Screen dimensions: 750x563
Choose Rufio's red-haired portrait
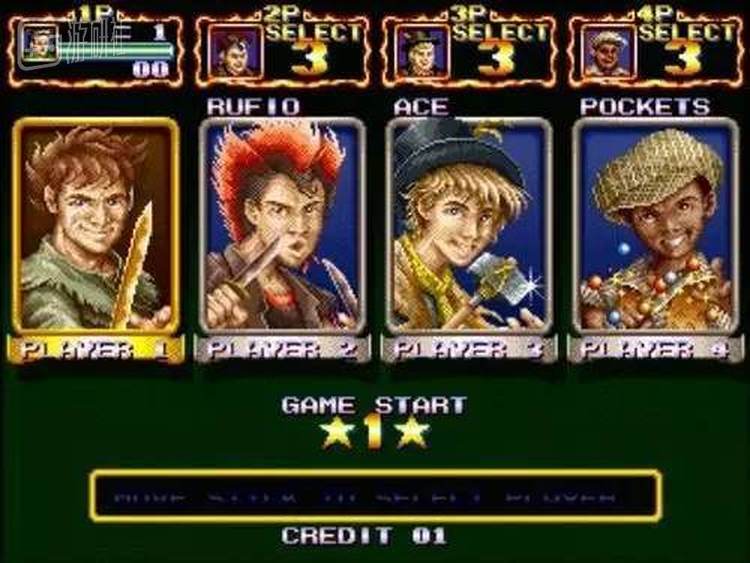(x=283, y=226)
